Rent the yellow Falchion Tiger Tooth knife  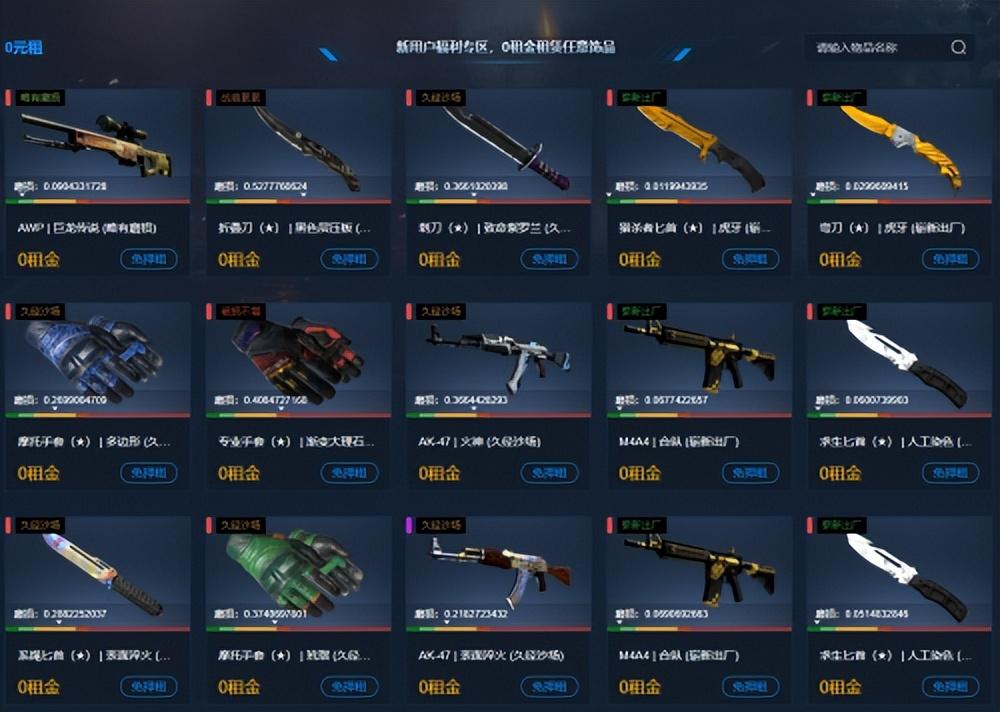950,260
